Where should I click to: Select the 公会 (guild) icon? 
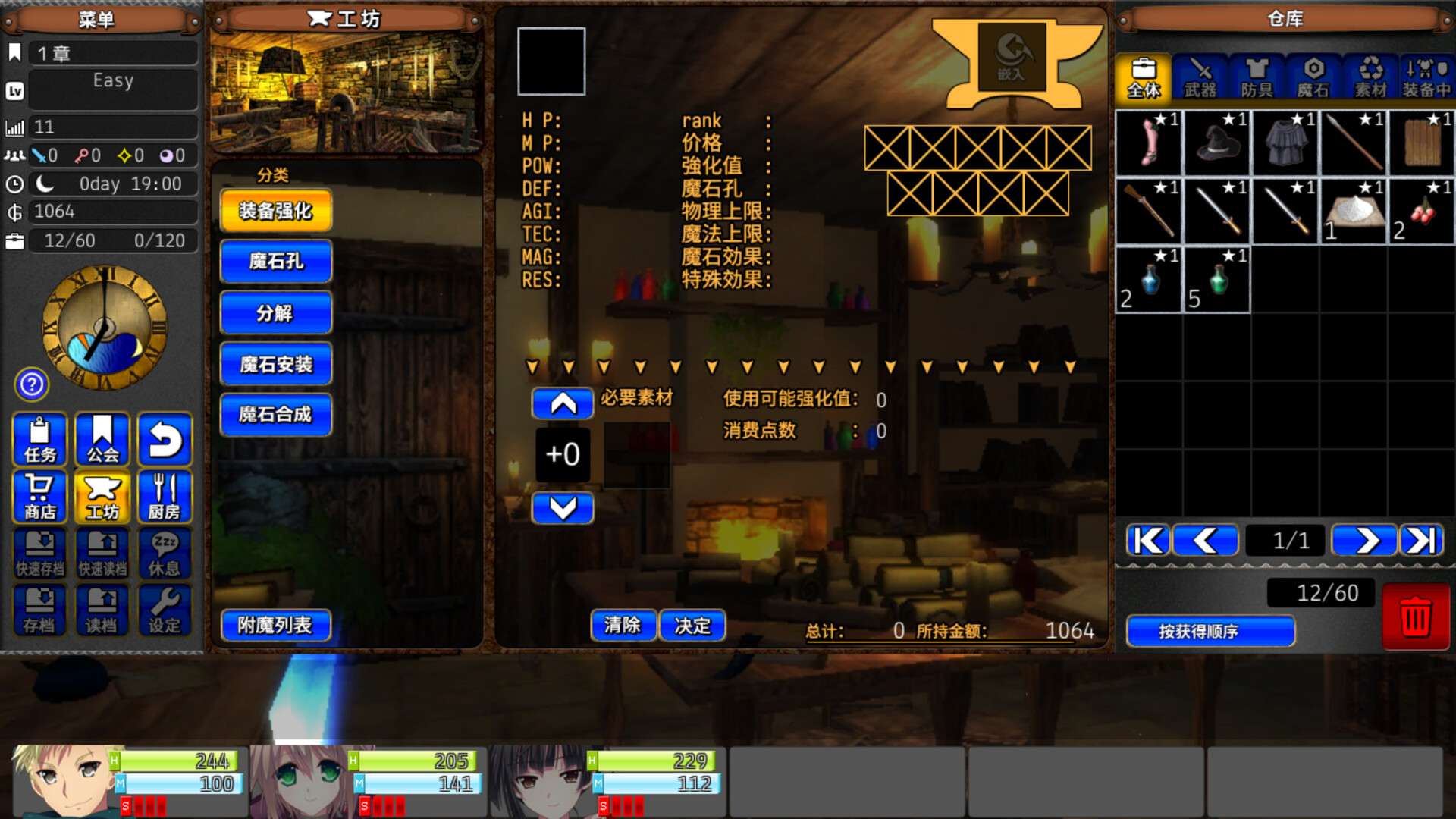point(102,440)
